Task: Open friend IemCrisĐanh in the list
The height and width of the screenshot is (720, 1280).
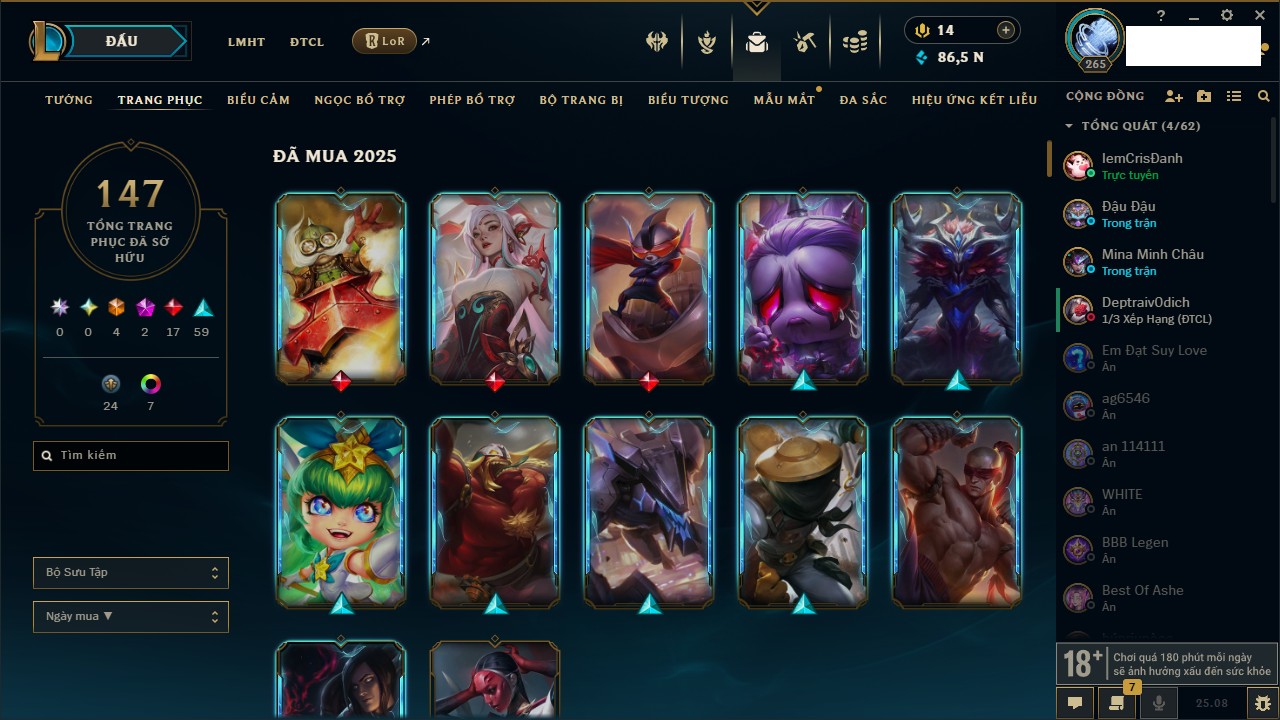Action: tap(1142, 165)
